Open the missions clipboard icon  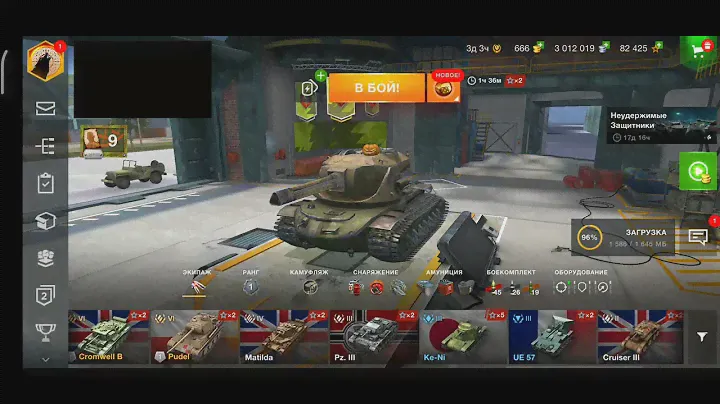point(45,183)
